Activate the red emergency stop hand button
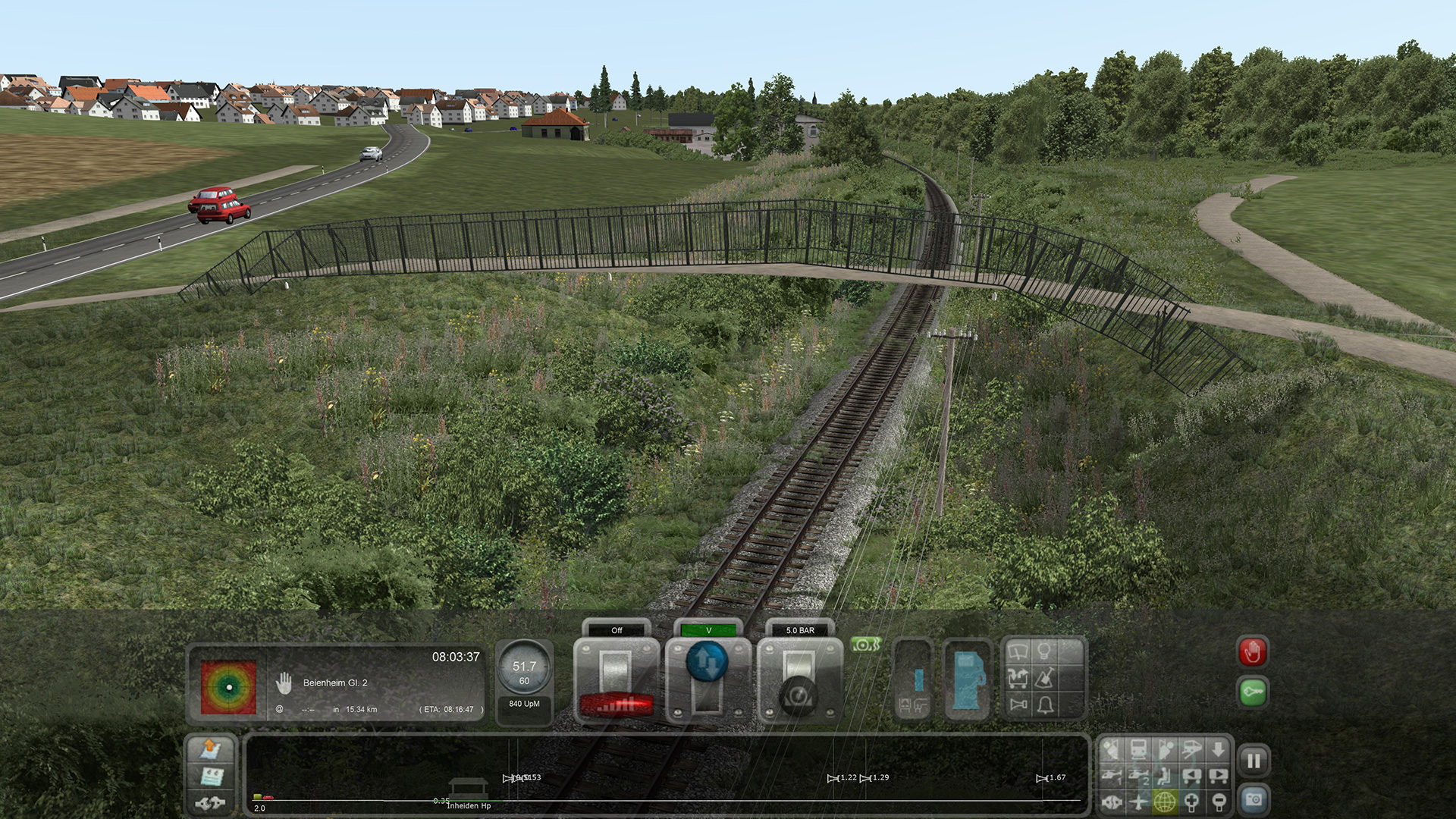Viewport: 1456px width, 819px height. (1253, 652)
